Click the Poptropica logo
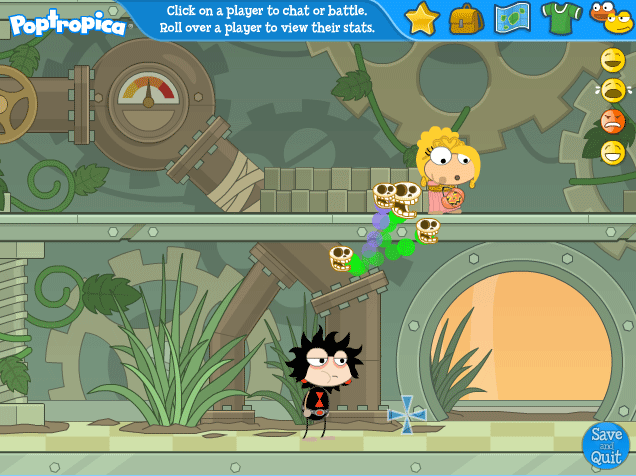The height and width of the screenshot is (476, 636). click(x=68, y=22)
